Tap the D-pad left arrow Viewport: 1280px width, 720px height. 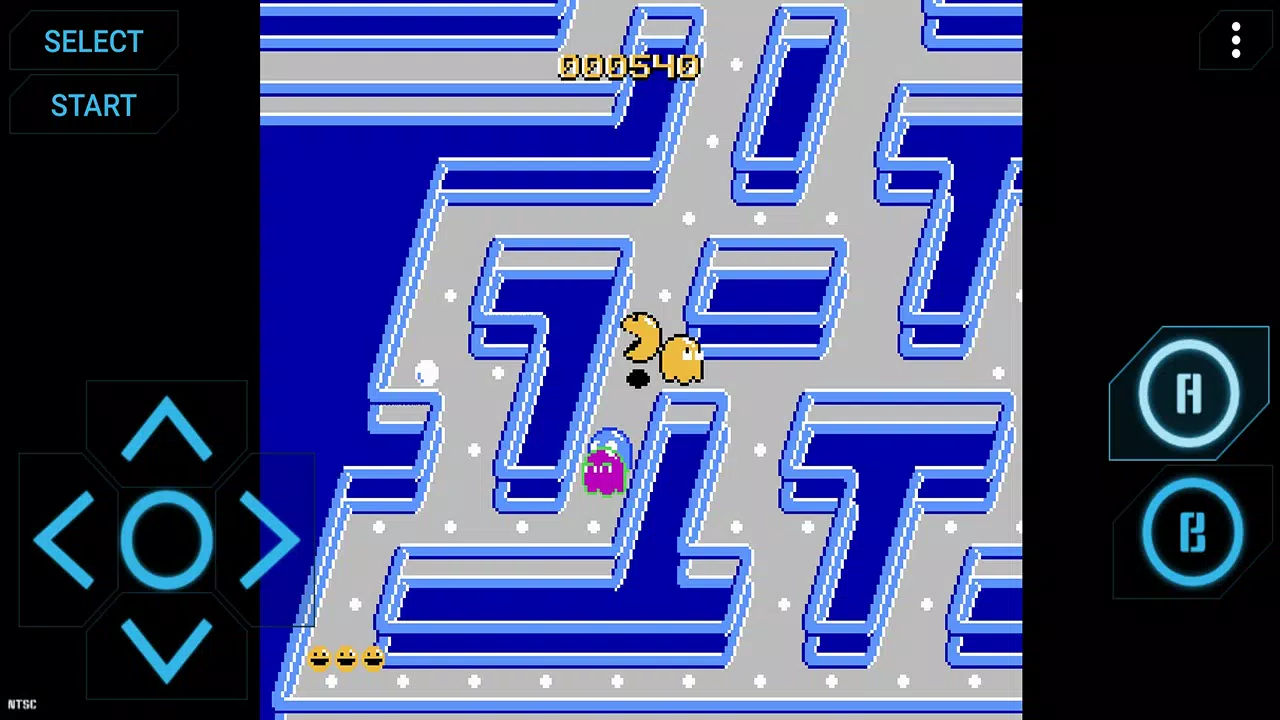(65, 540)
